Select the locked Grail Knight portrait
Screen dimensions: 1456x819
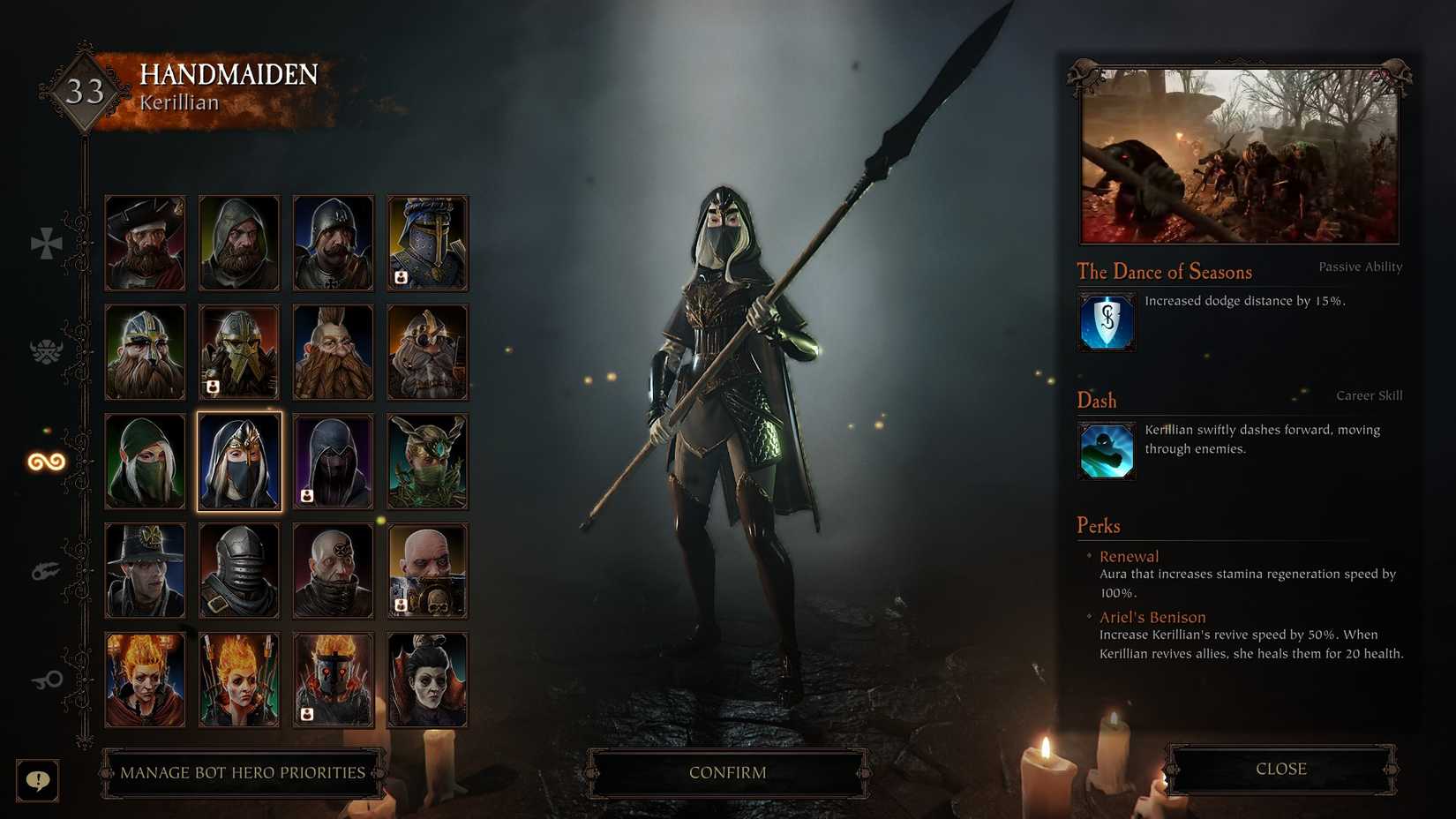pos(427,243)
